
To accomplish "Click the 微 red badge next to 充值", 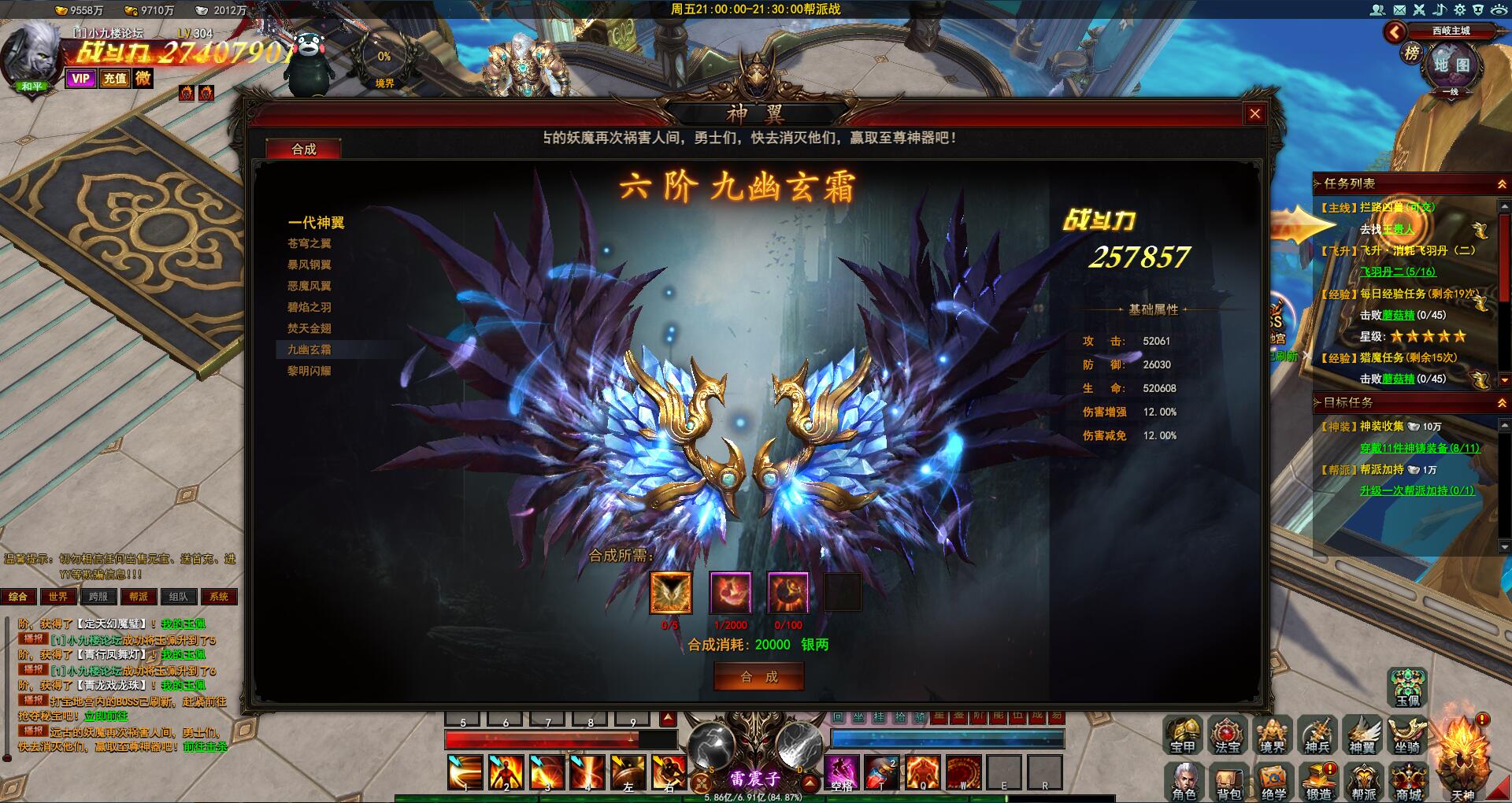I will pyautogui.click(x=143, y=80).
